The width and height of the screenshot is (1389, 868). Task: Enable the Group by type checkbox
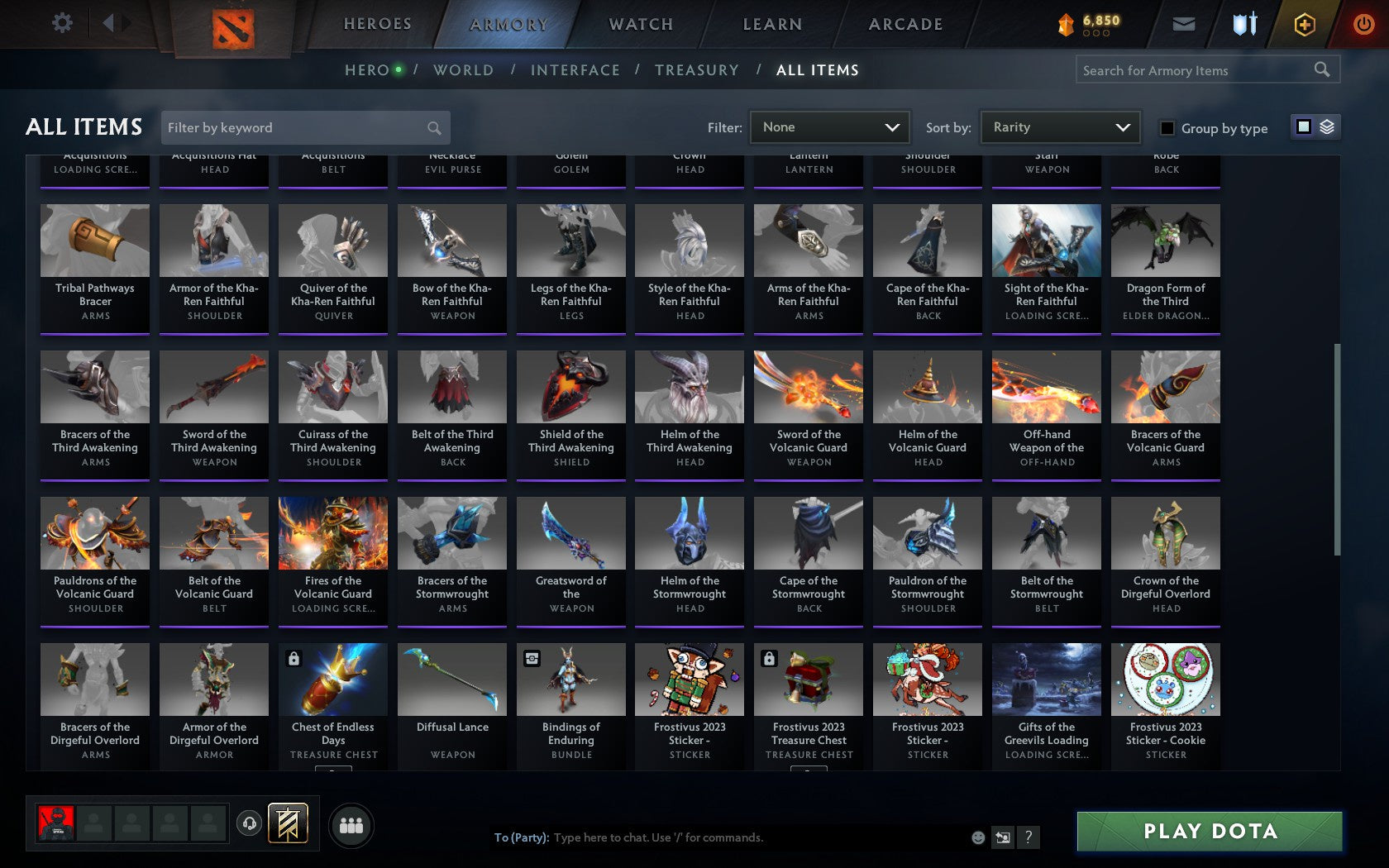coord(1166,129)
